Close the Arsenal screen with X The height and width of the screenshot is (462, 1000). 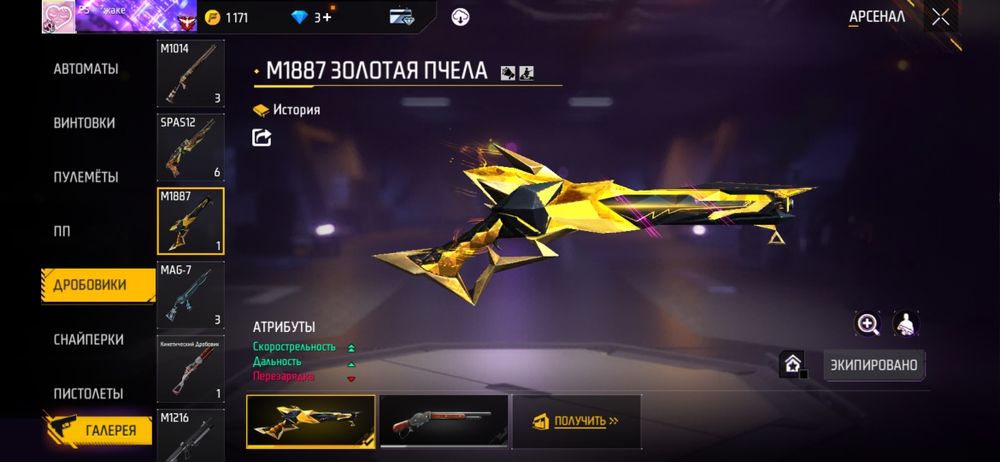pyautogui.click(x=940, y=16)
